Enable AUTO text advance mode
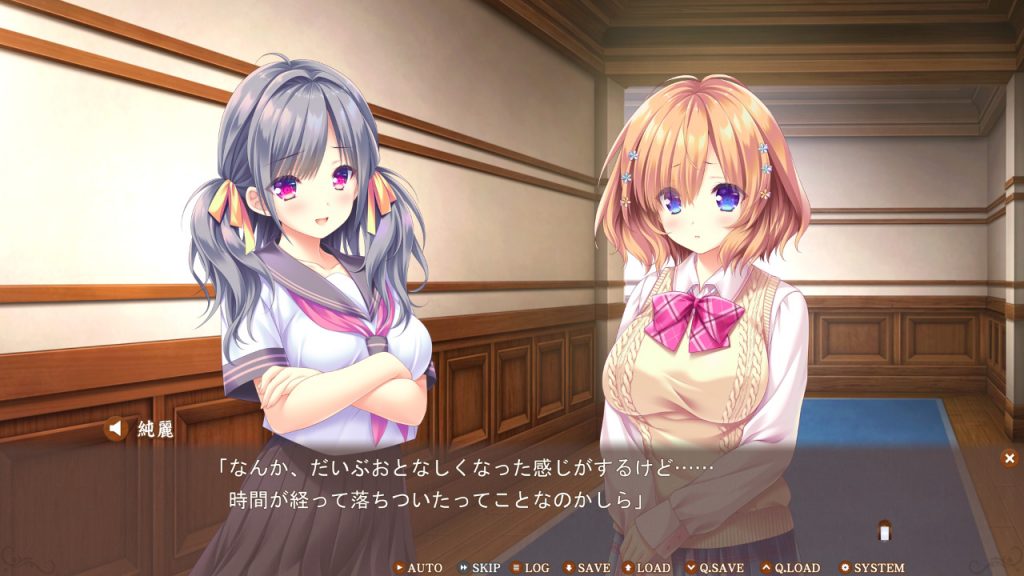The height and width of the screenshot is (576, 1024). [419, 568]
